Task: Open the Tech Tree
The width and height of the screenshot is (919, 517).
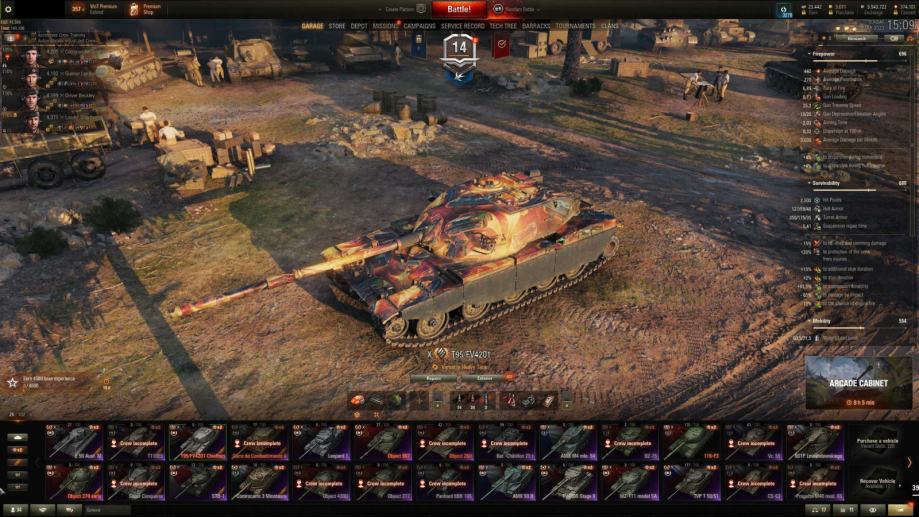Action: tap(503, 26)
